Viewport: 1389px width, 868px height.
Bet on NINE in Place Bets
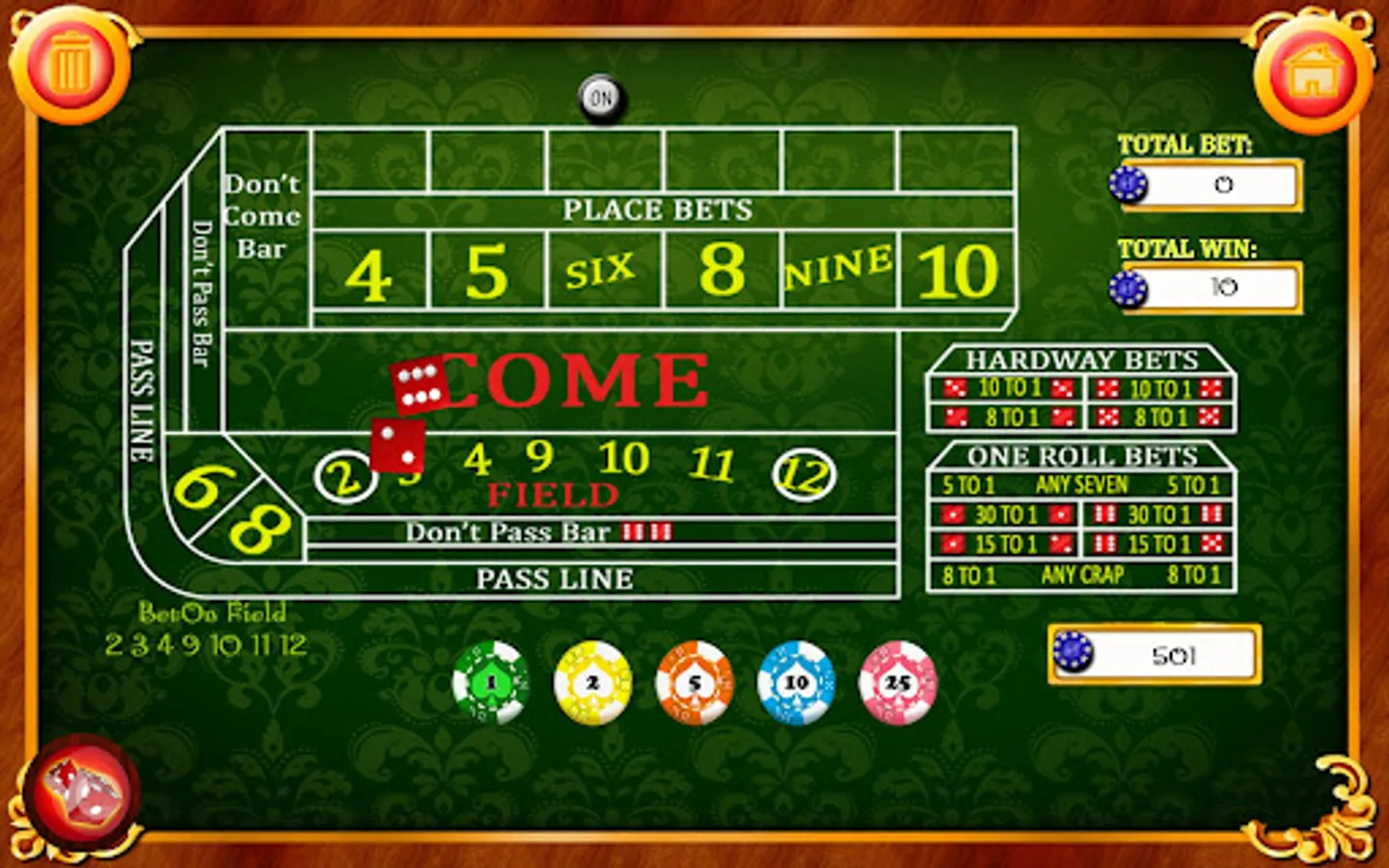[x=838, y=268]
